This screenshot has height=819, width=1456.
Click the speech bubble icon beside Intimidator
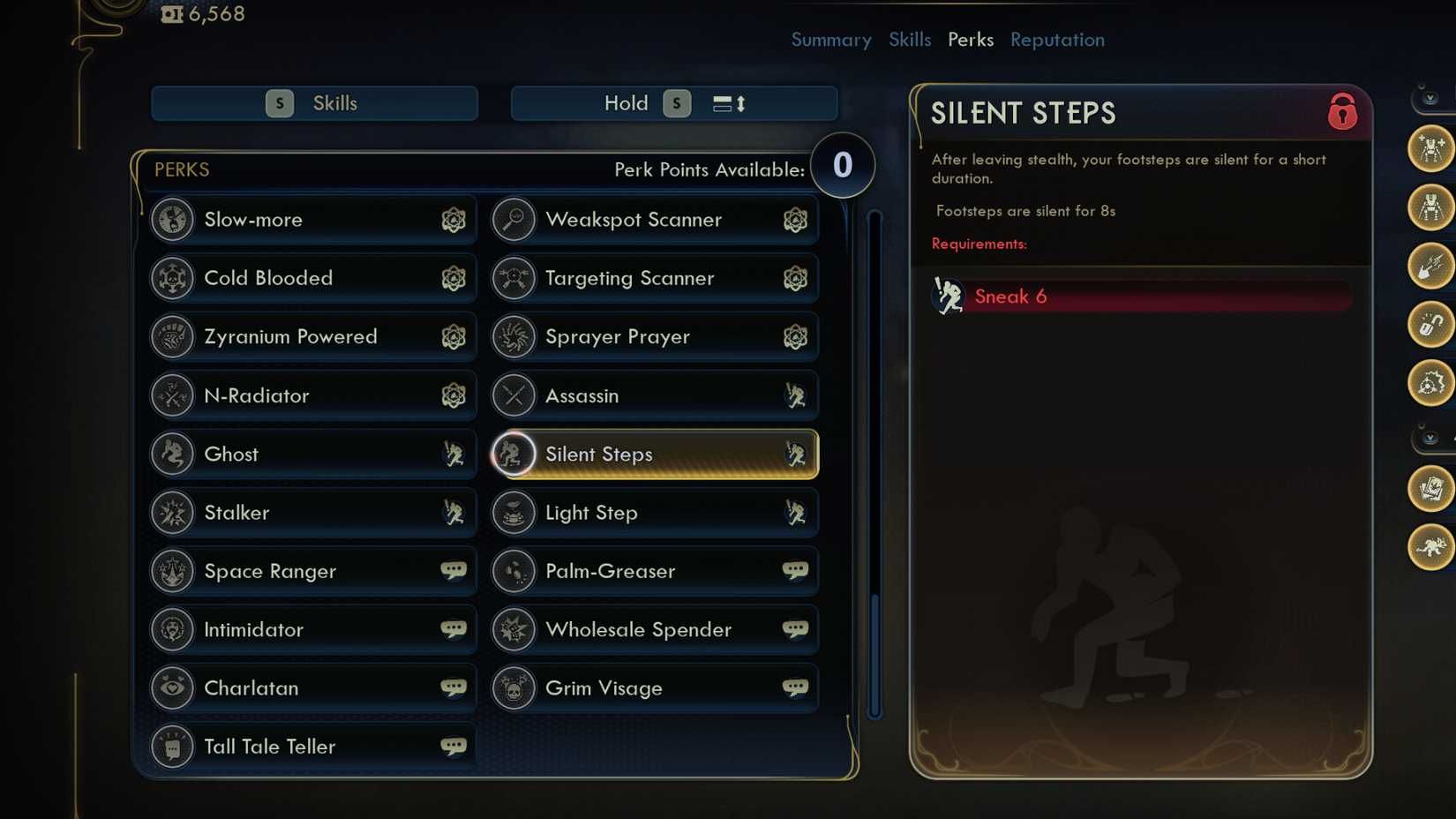coord(454,629)
